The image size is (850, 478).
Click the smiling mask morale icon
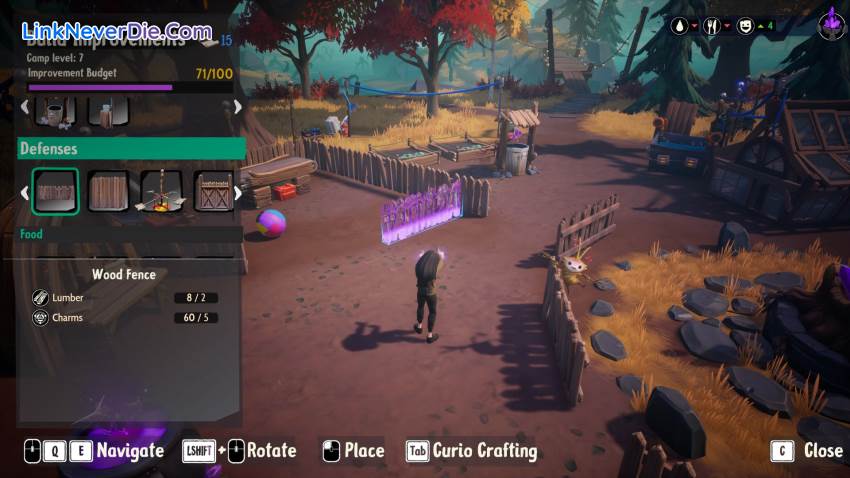745,26
